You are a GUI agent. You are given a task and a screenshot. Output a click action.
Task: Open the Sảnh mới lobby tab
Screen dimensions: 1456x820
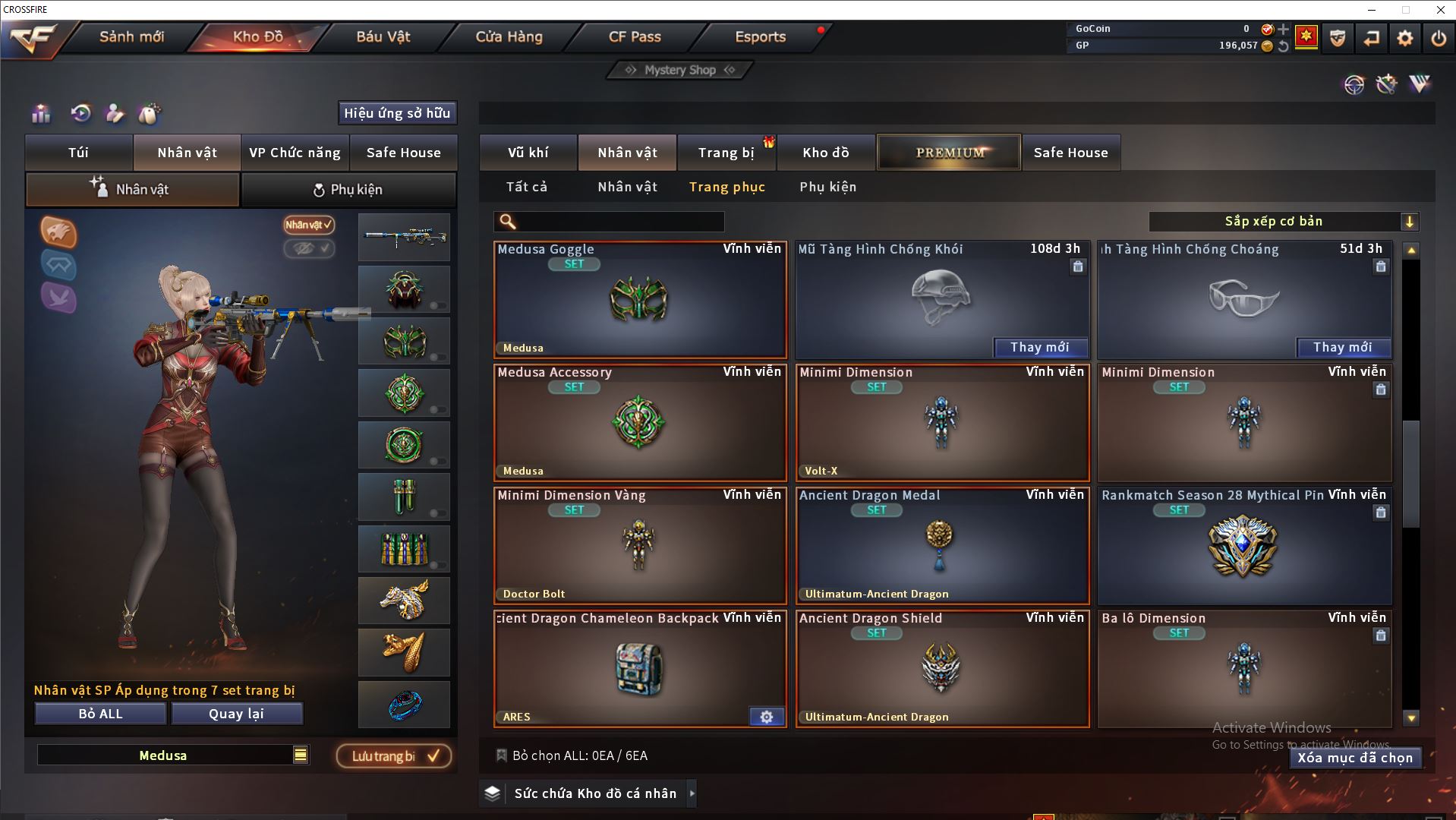pos(131,36)
